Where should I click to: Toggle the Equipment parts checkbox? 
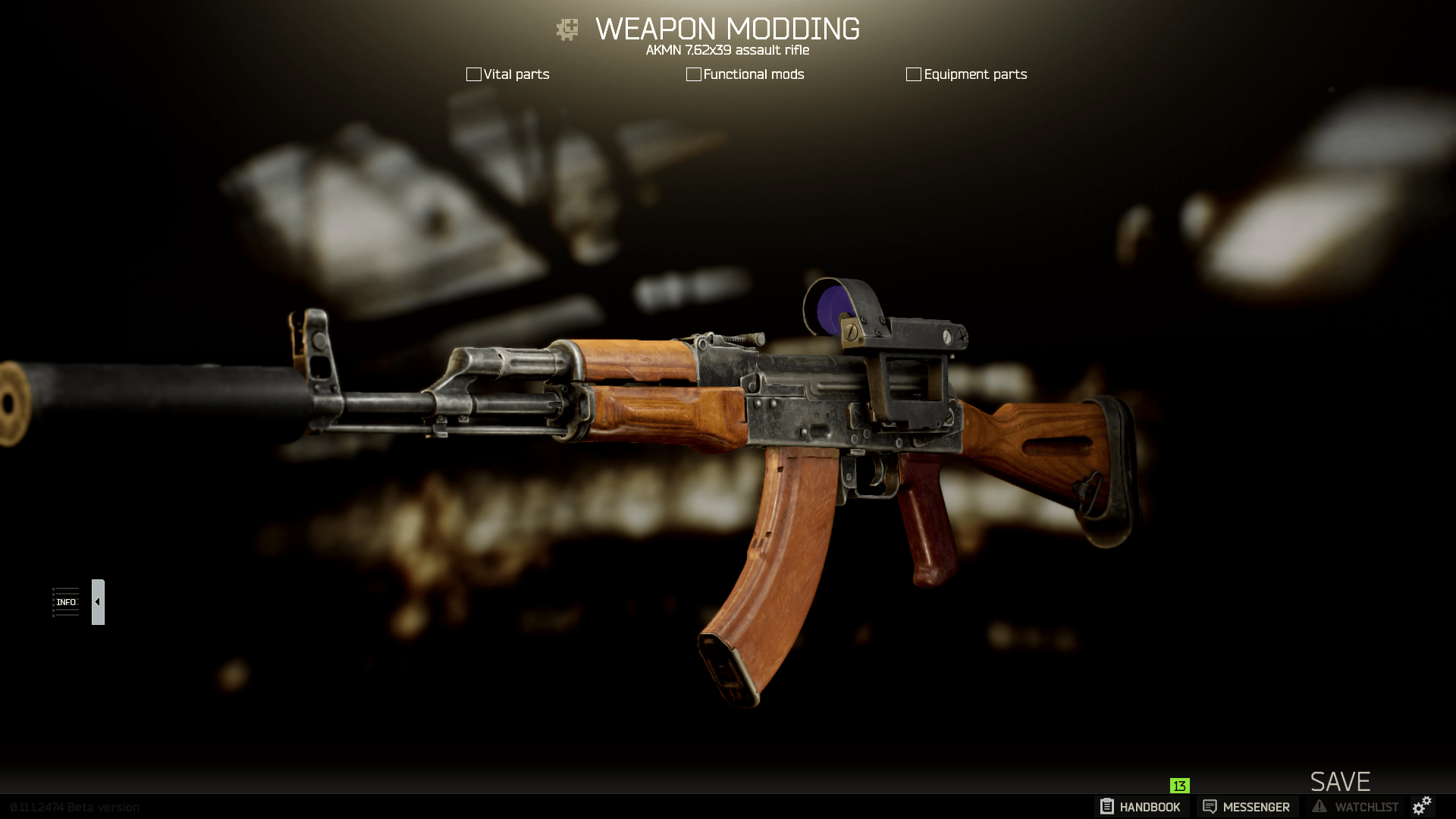point(913,74)
